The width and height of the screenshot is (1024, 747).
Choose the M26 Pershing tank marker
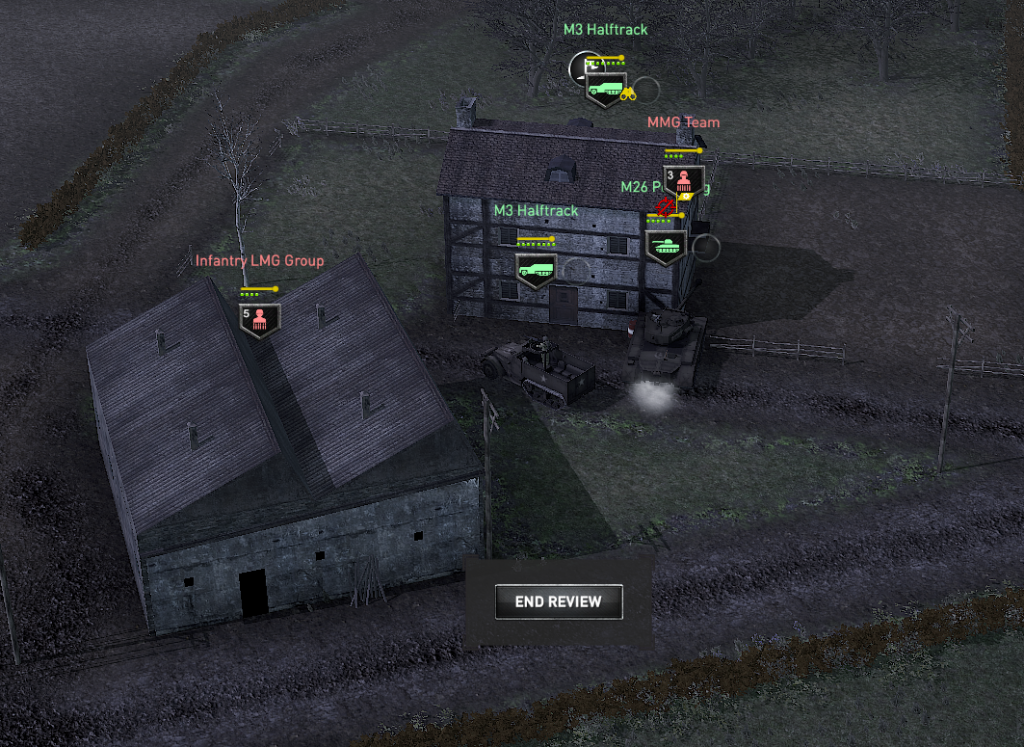point(665,246)
